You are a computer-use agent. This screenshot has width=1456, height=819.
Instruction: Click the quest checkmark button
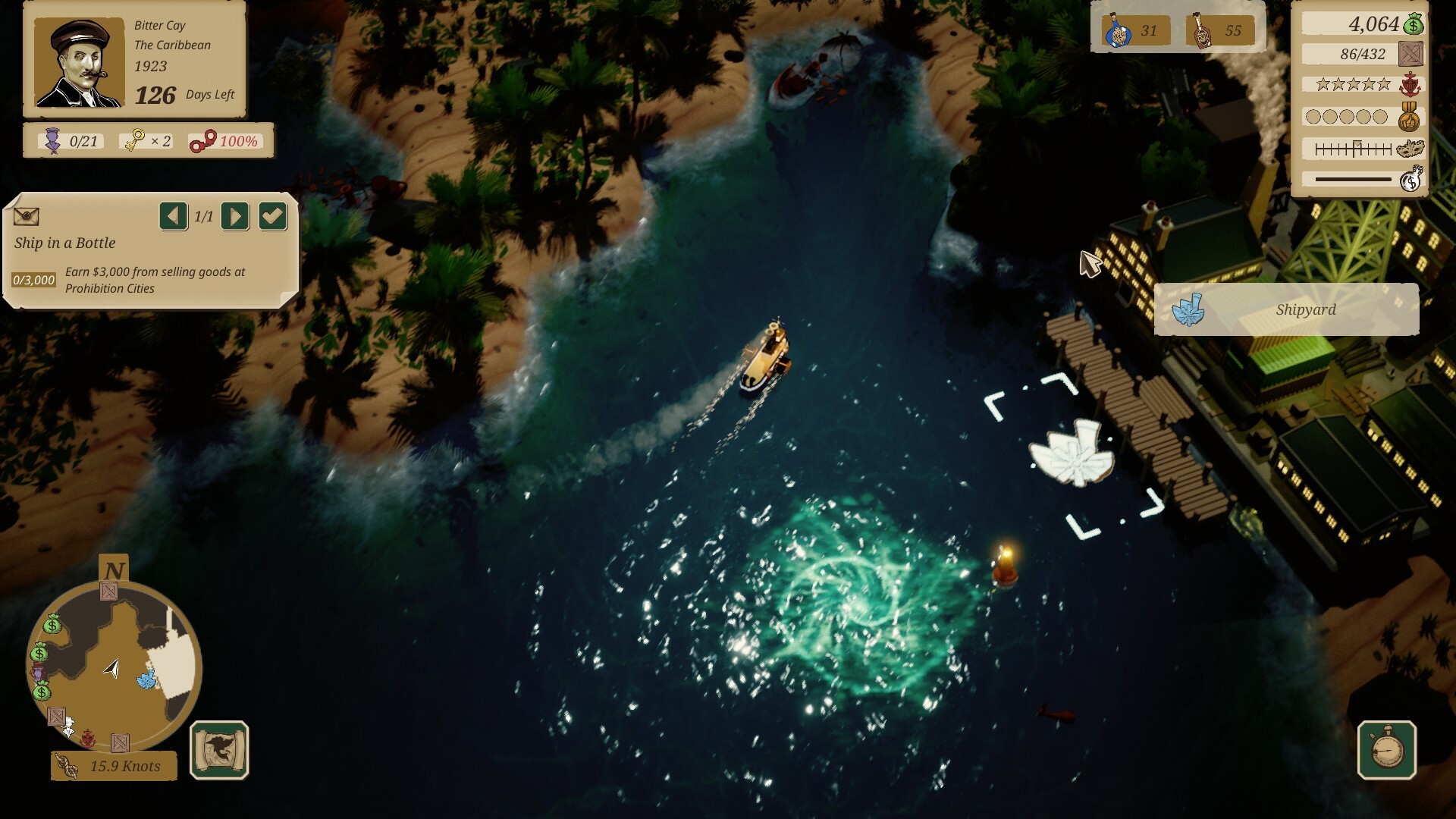(272, 217)
